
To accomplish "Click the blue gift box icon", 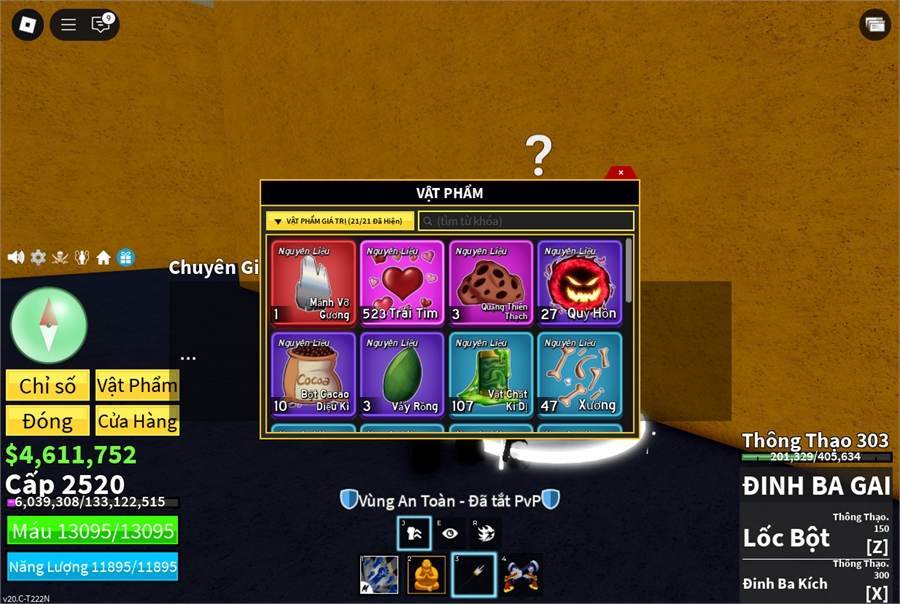I will (x=125, y=258).
